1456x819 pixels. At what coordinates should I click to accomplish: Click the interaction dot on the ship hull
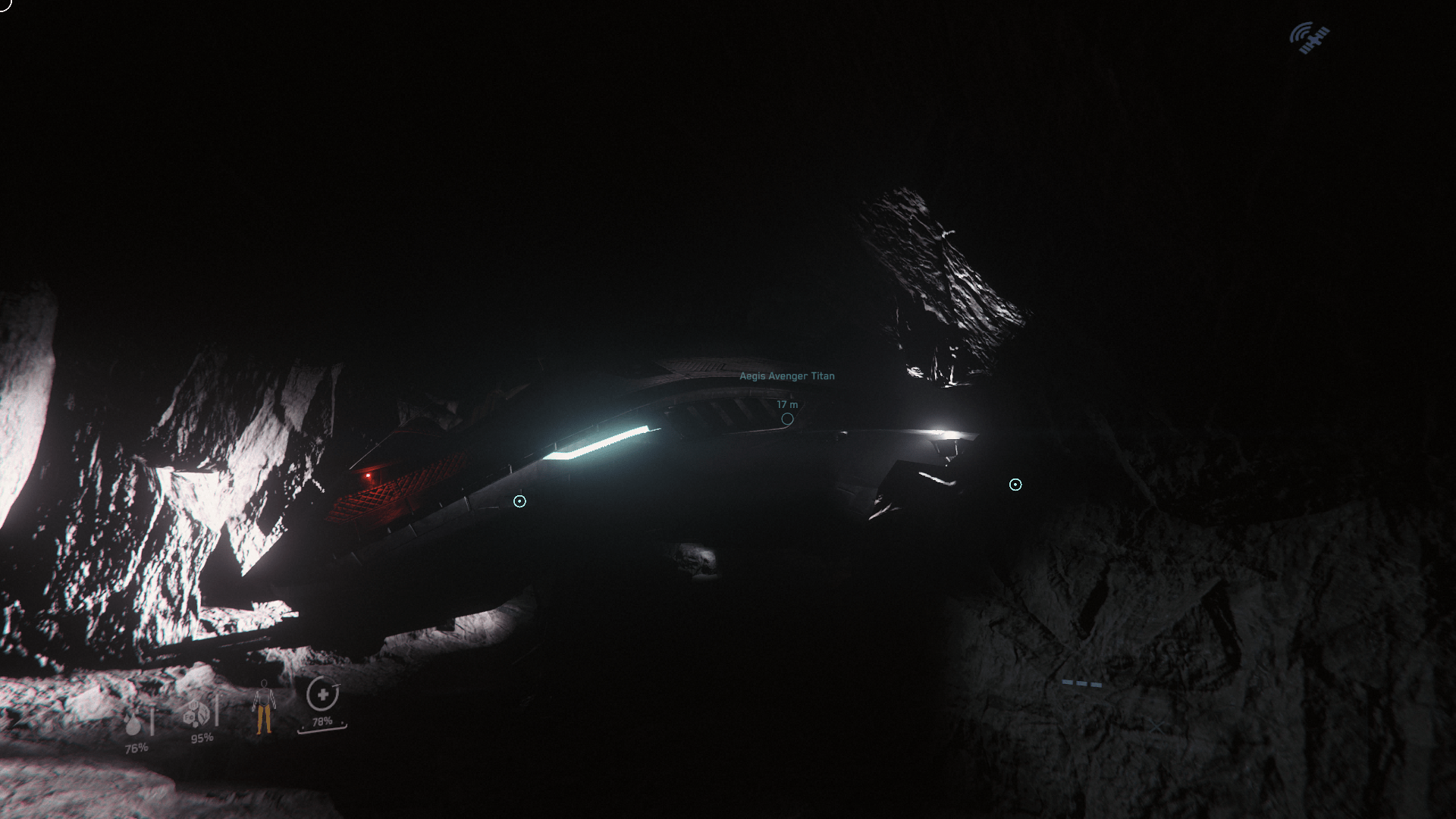(519, 500)
